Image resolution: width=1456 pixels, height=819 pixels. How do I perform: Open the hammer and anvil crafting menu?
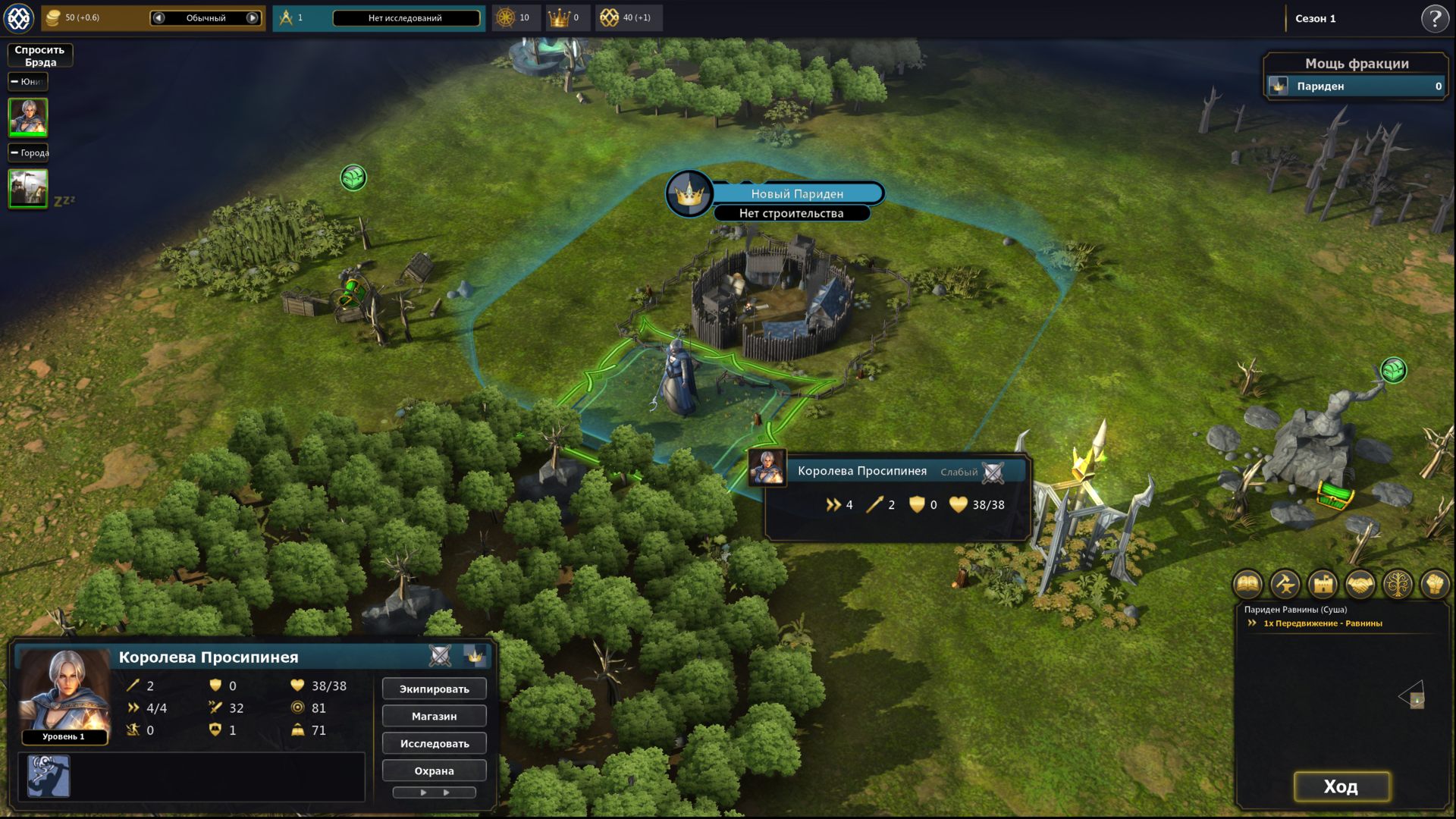1285,584
